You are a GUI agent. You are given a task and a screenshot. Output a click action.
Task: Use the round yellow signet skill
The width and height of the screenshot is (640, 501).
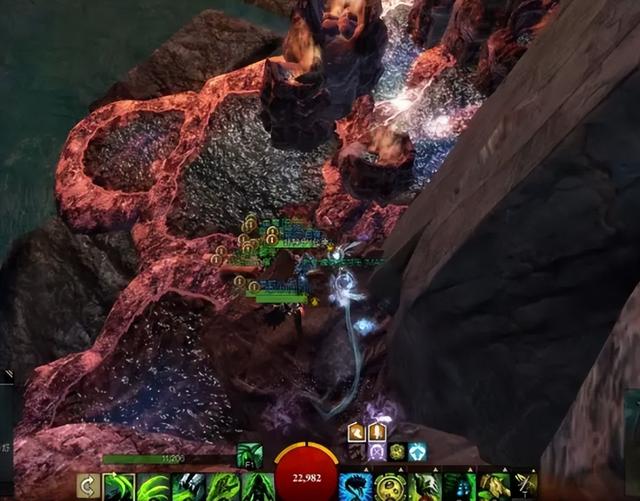390,487
